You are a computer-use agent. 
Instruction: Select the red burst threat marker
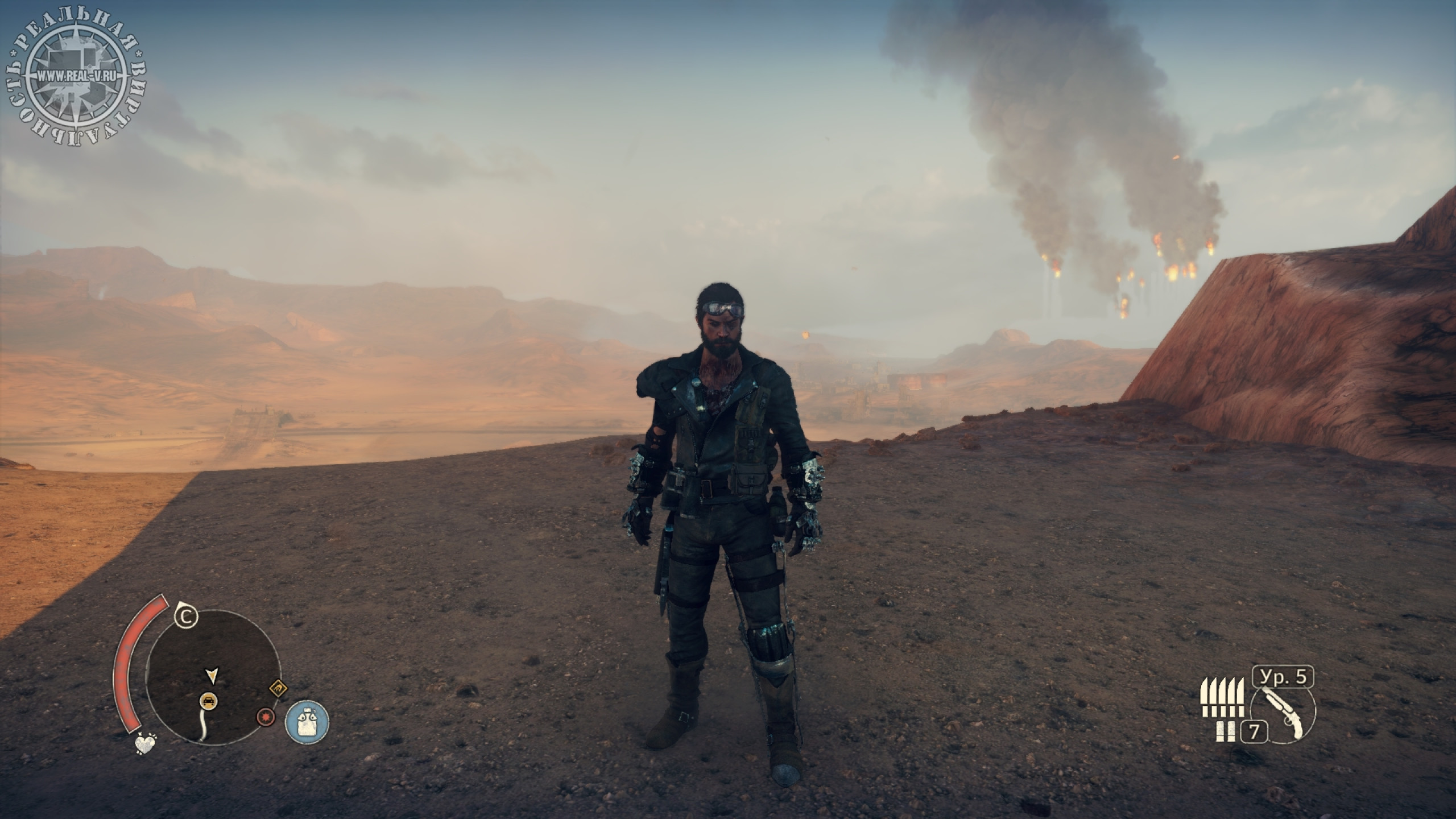pyautogui.click(x=264, y=717)
